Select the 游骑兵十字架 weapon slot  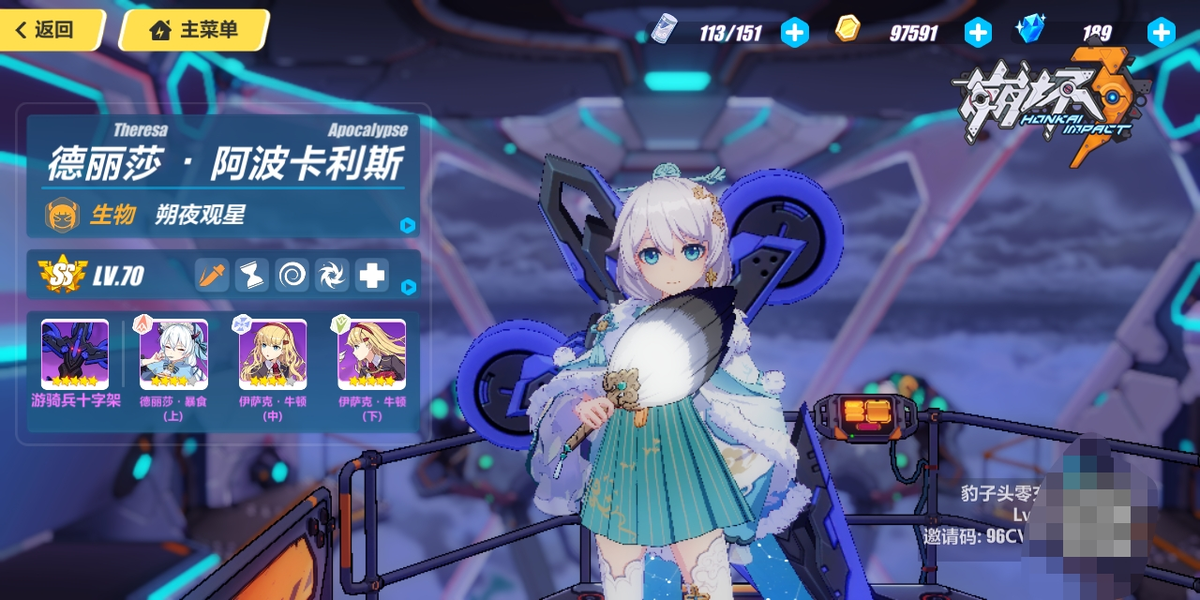(x=75, y=354)
